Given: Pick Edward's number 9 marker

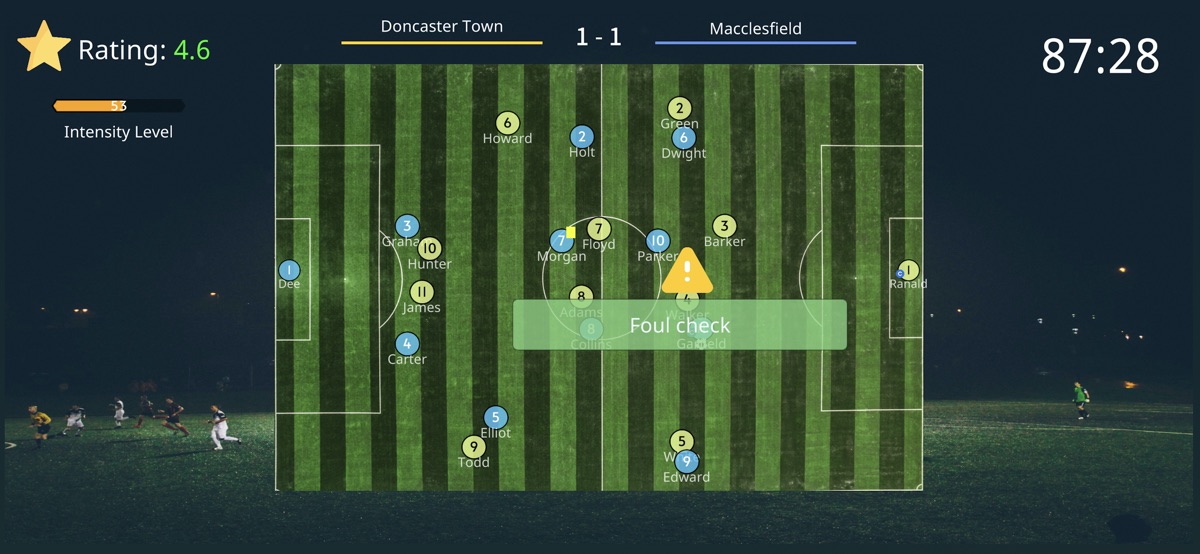Looking at the screenshot, I should pos(686,462).
